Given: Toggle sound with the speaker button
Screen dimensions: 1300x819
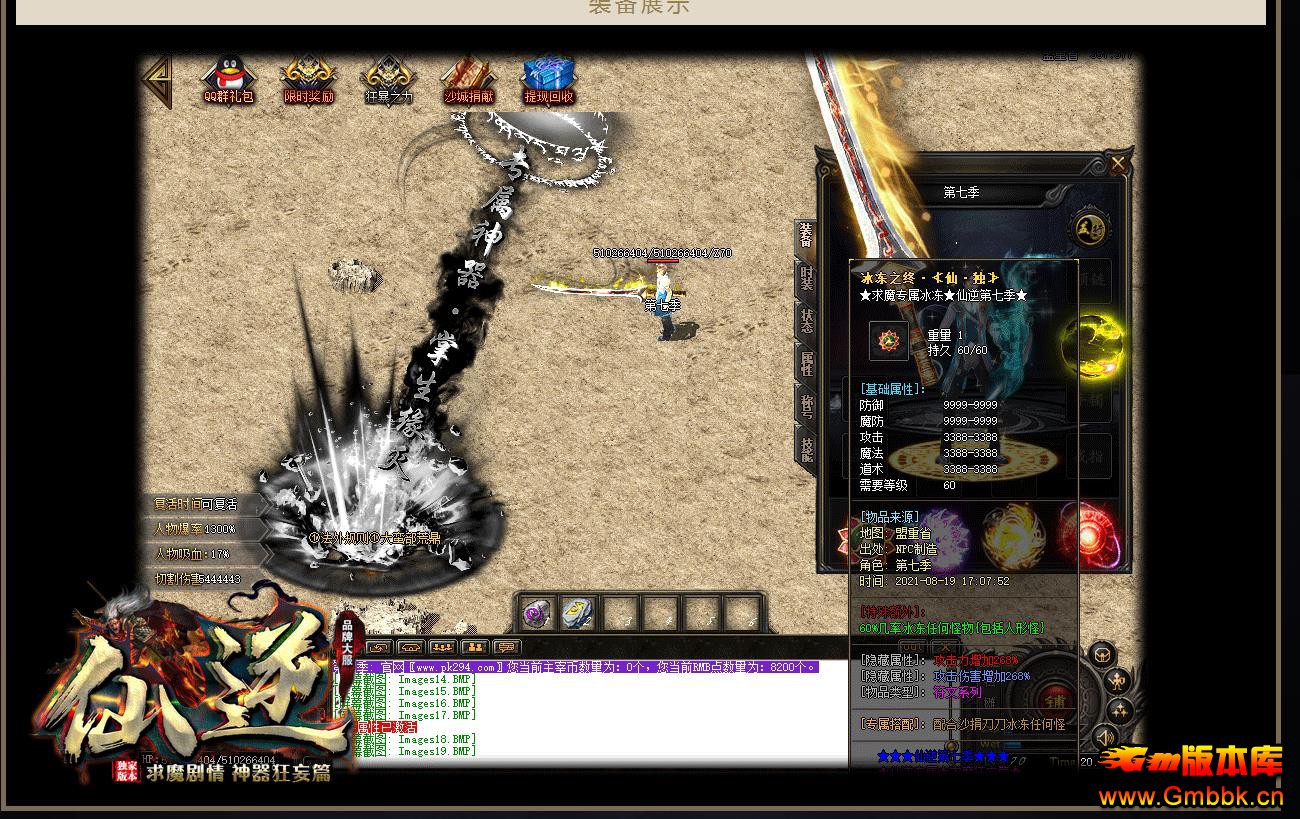Looking at the screenshot, I should (x=1105, y=738).
